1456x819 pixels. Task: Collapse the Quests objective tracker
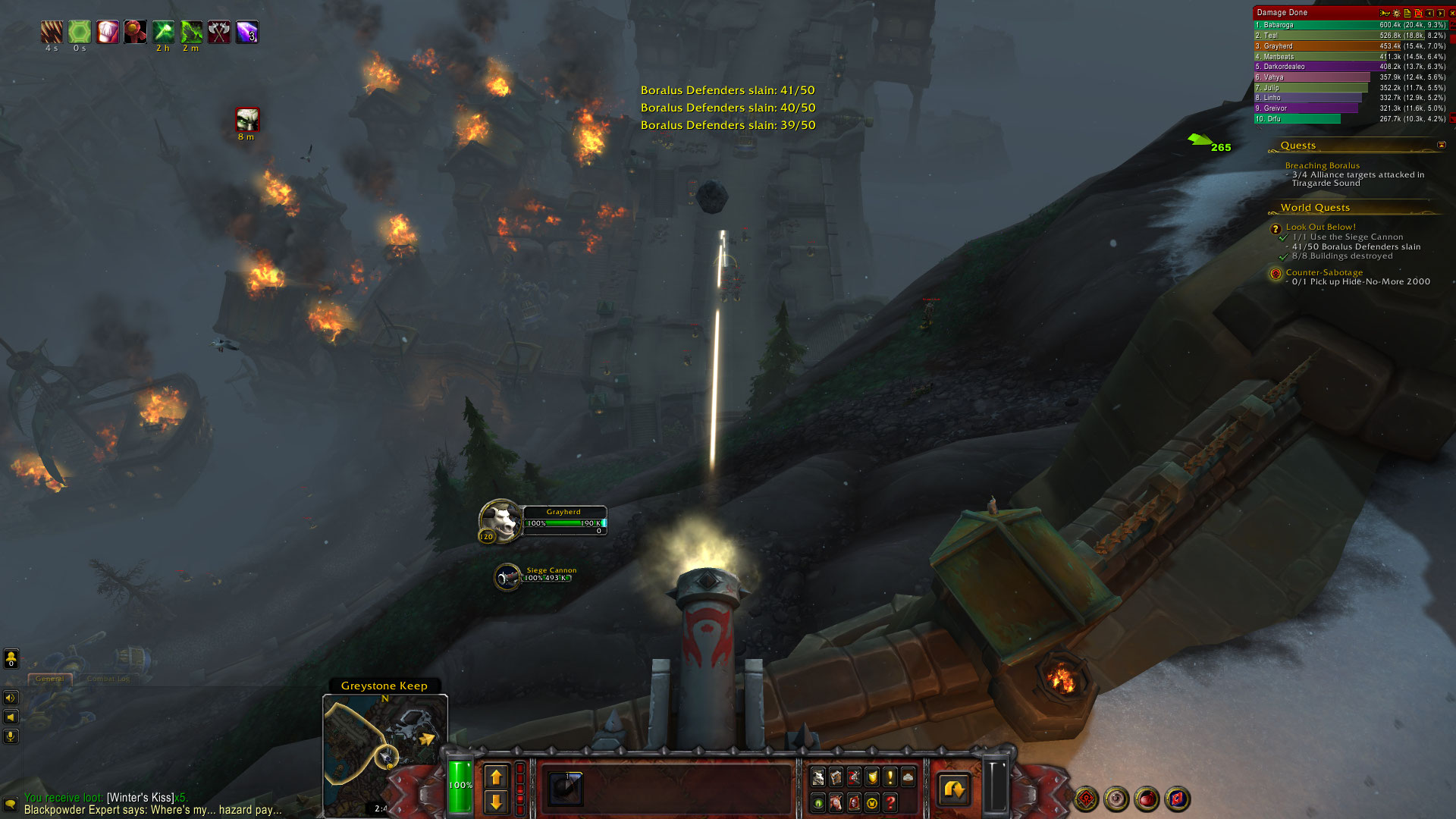pyautogui.click(x=1441, y=145)
